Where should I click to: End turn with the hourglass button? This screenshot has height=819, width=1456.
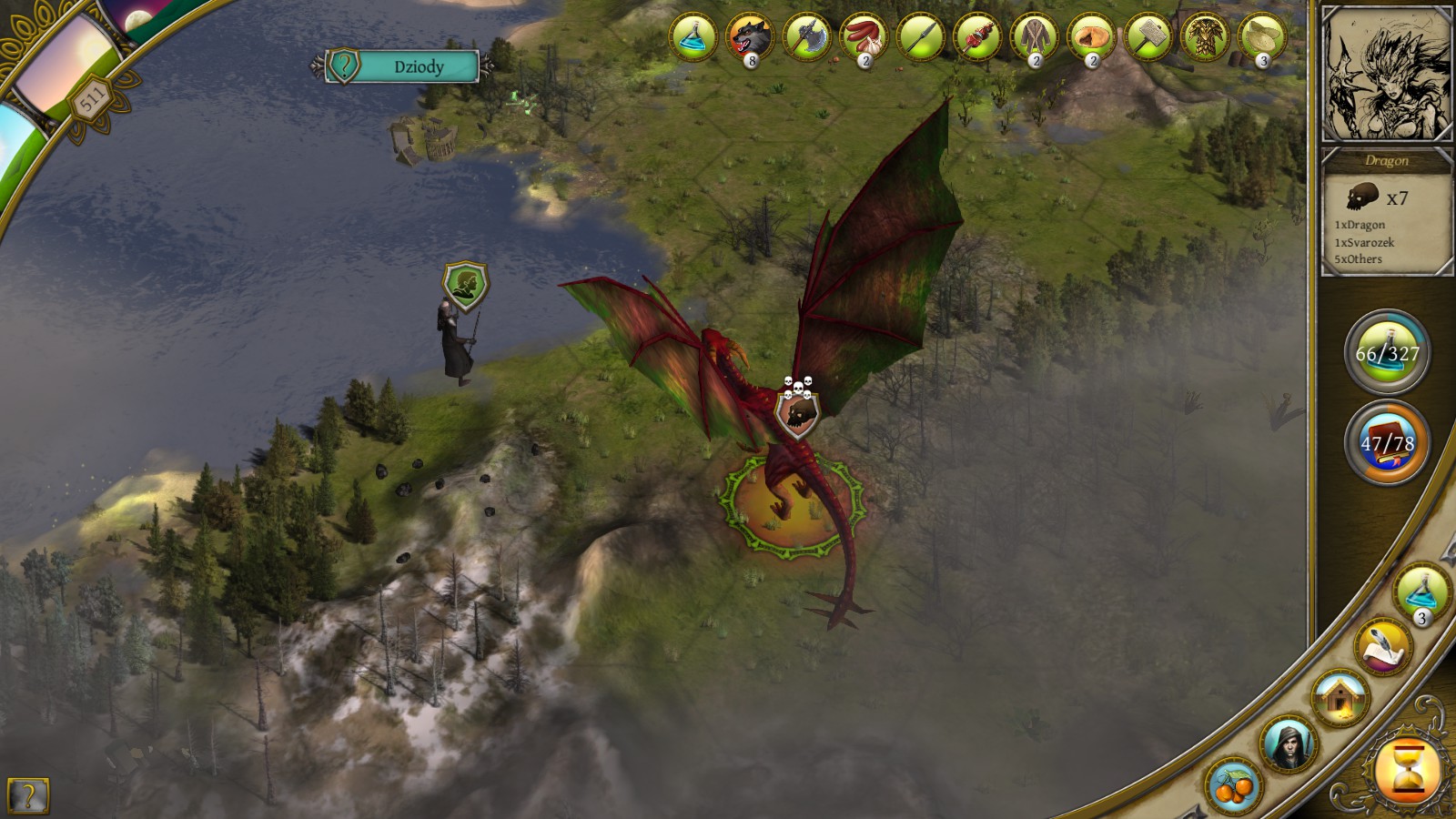1406,772
